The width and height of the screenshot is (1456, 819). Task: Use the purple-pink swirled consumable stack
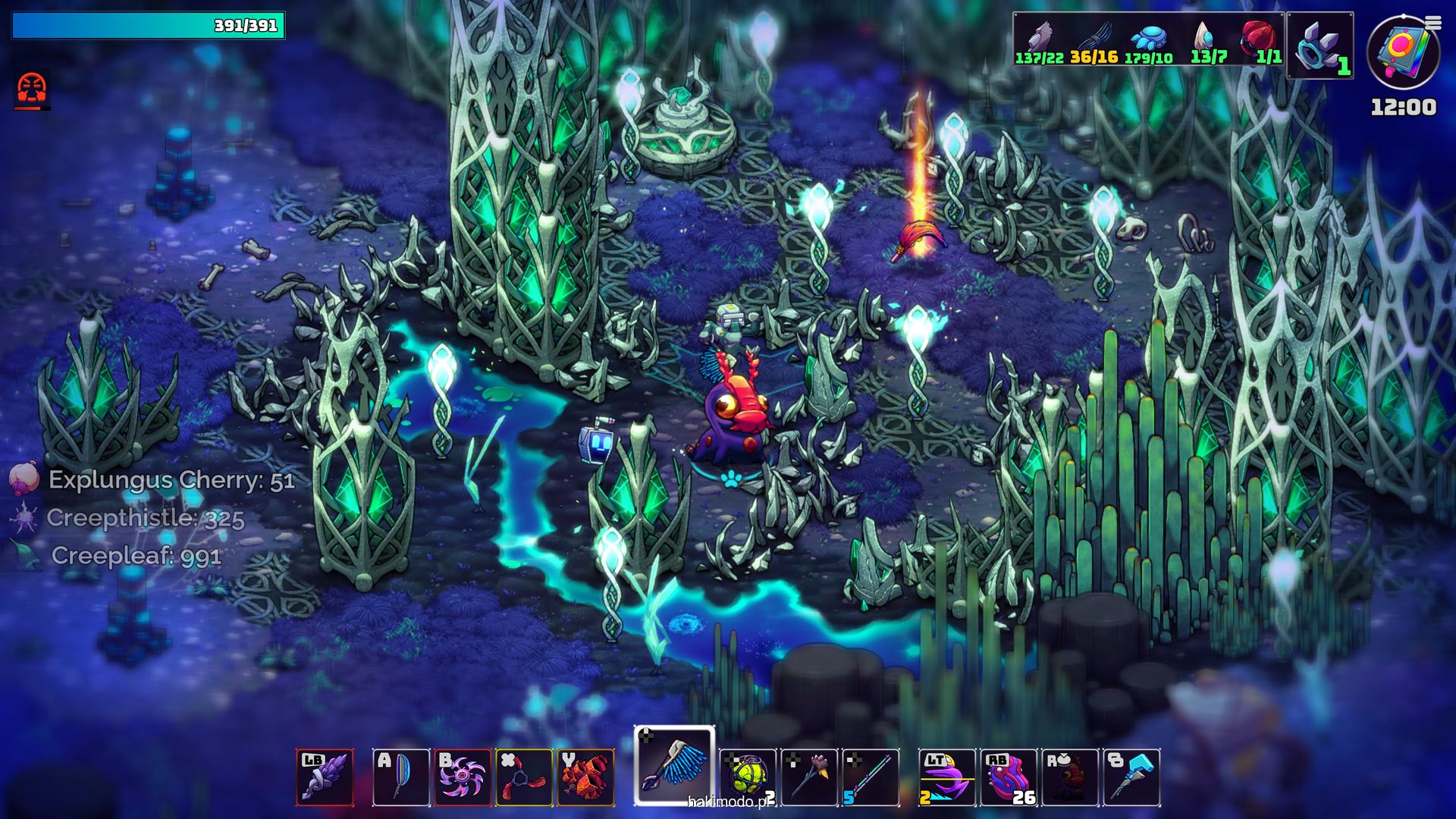click(1009, 777)
